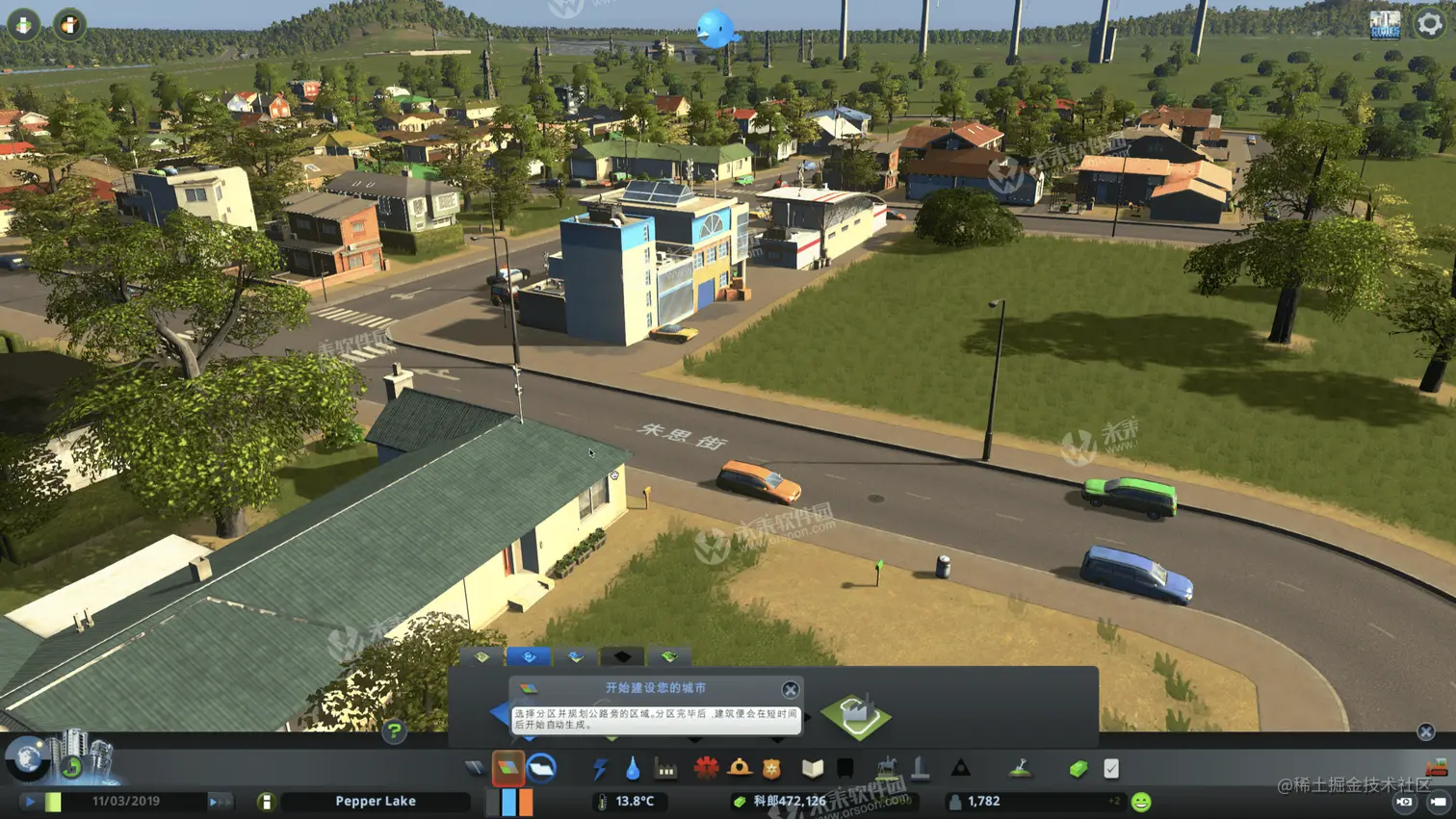This screenshot has height=819, width=1456.
Task: Open the parks statue menu
Action: 887,768
